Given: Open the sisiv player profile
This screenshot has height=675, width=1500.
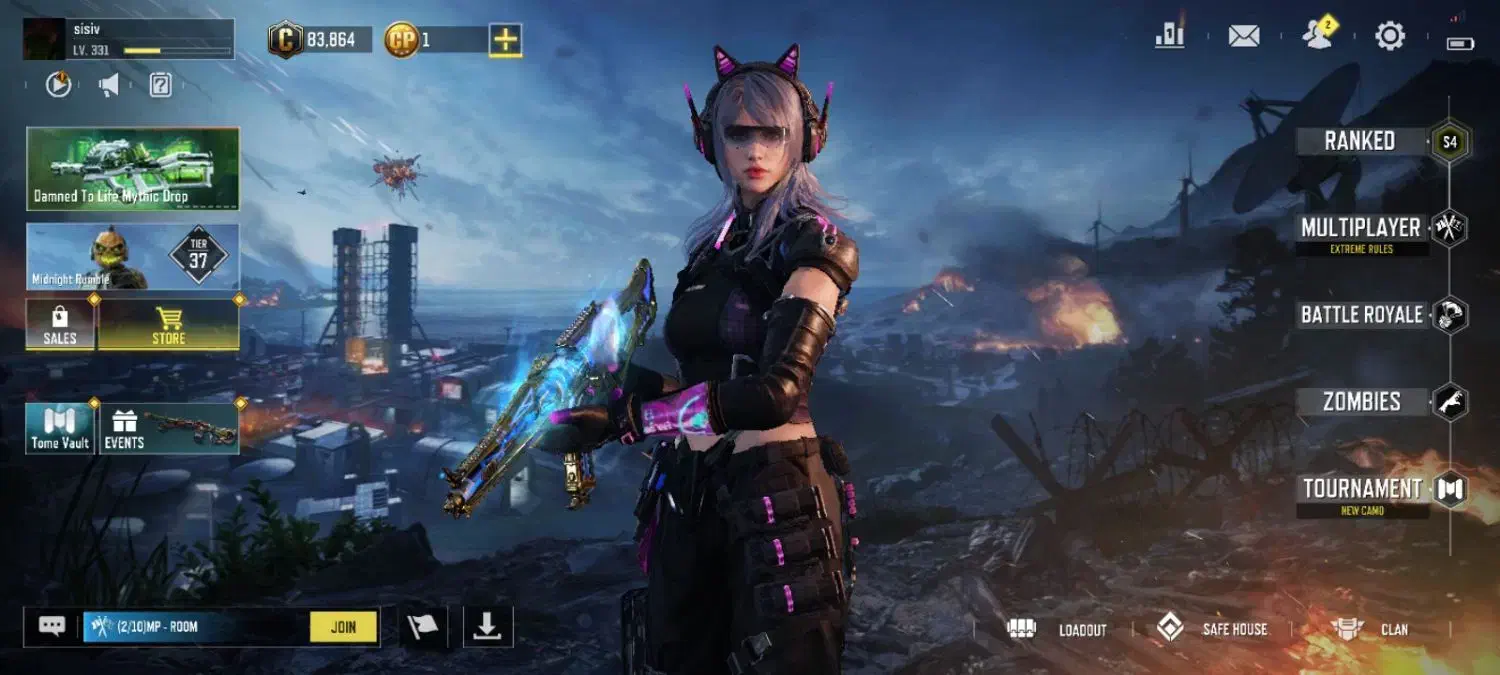Looking at the screenshot, I should 129,39.
